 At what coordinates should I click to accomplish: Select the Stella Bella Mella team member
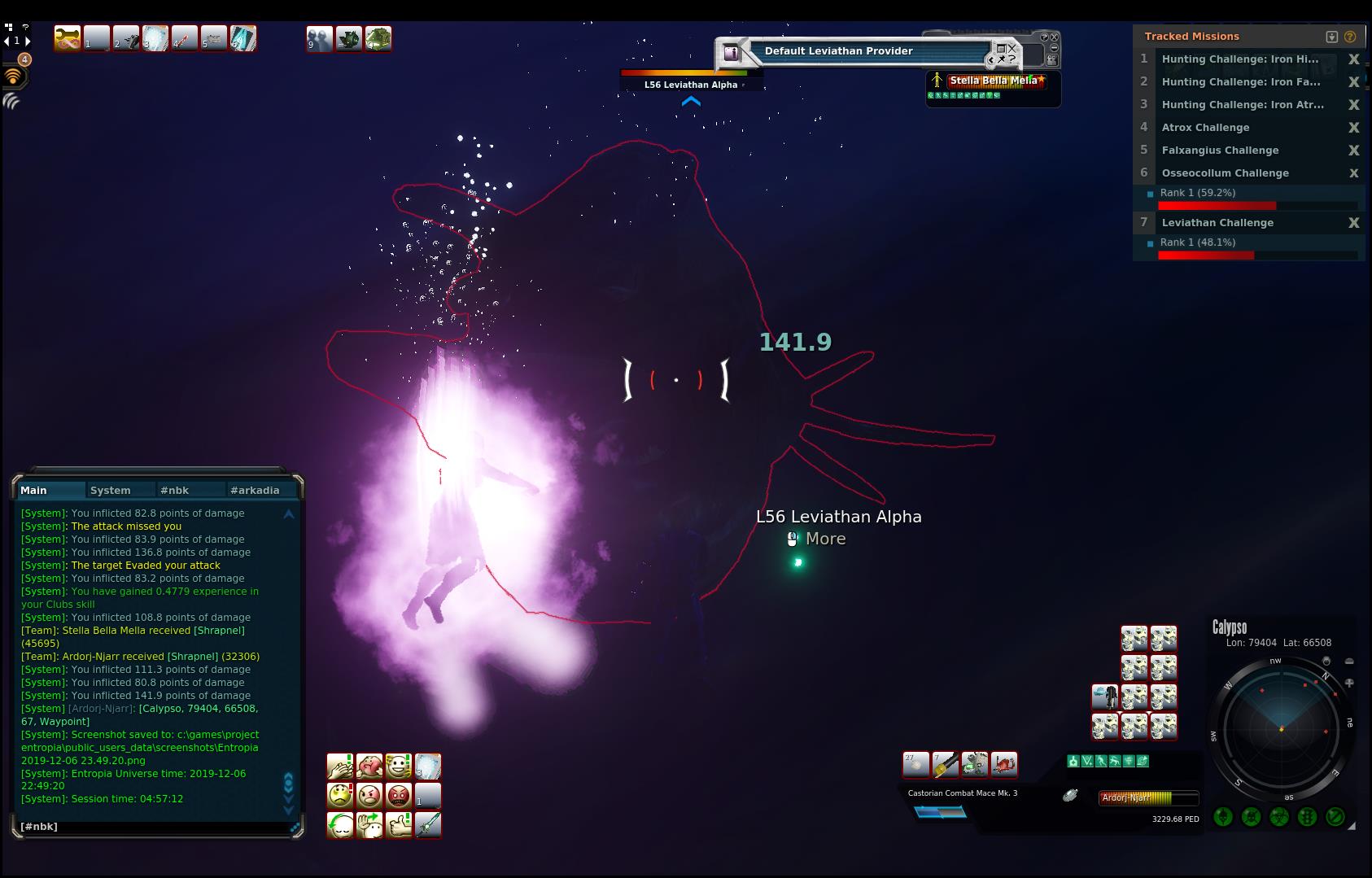[993, 81]
